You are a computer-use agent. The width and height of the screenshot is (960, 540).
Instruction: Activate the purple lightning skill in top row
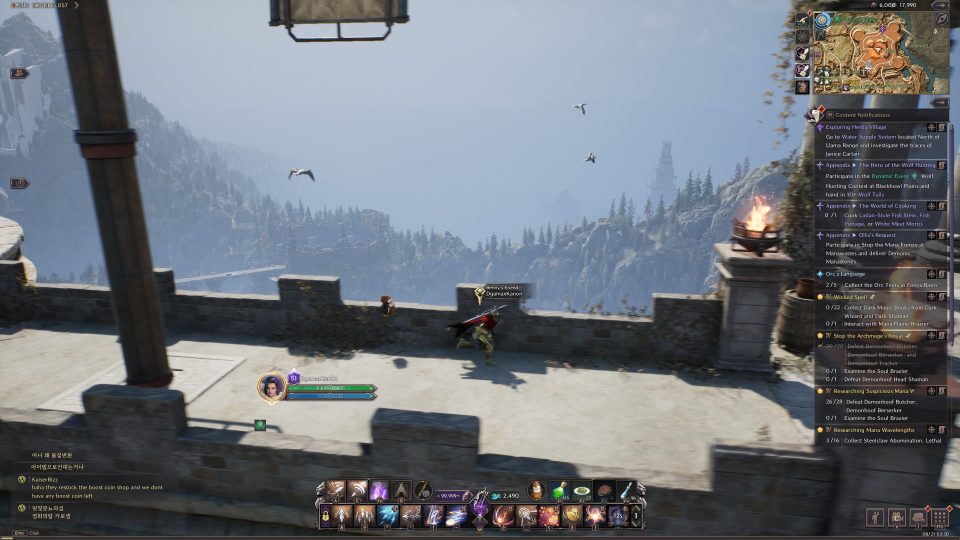pyautogui.click(x=380, y=490)
